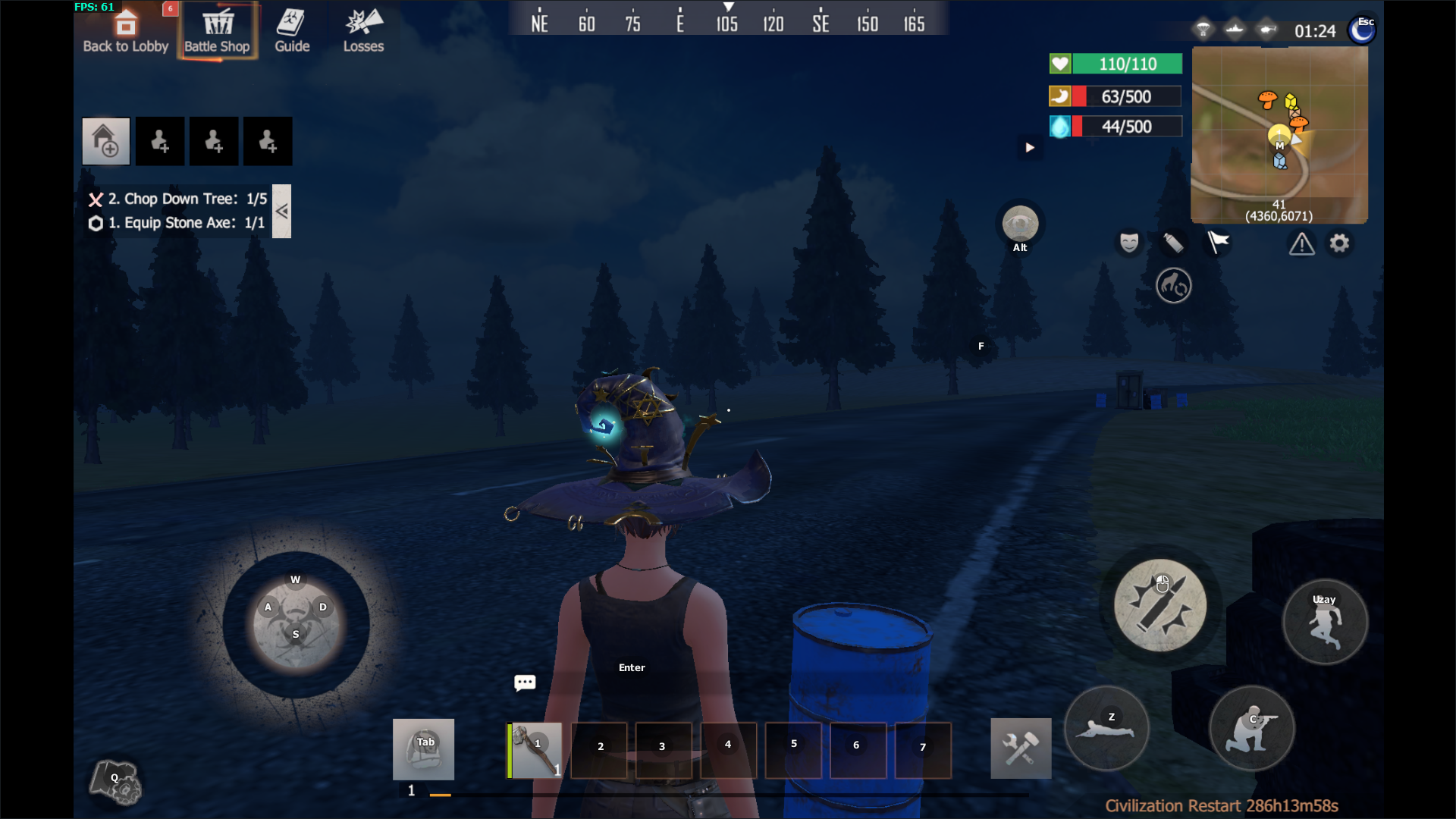Open the Guide book

pos(292,32)
